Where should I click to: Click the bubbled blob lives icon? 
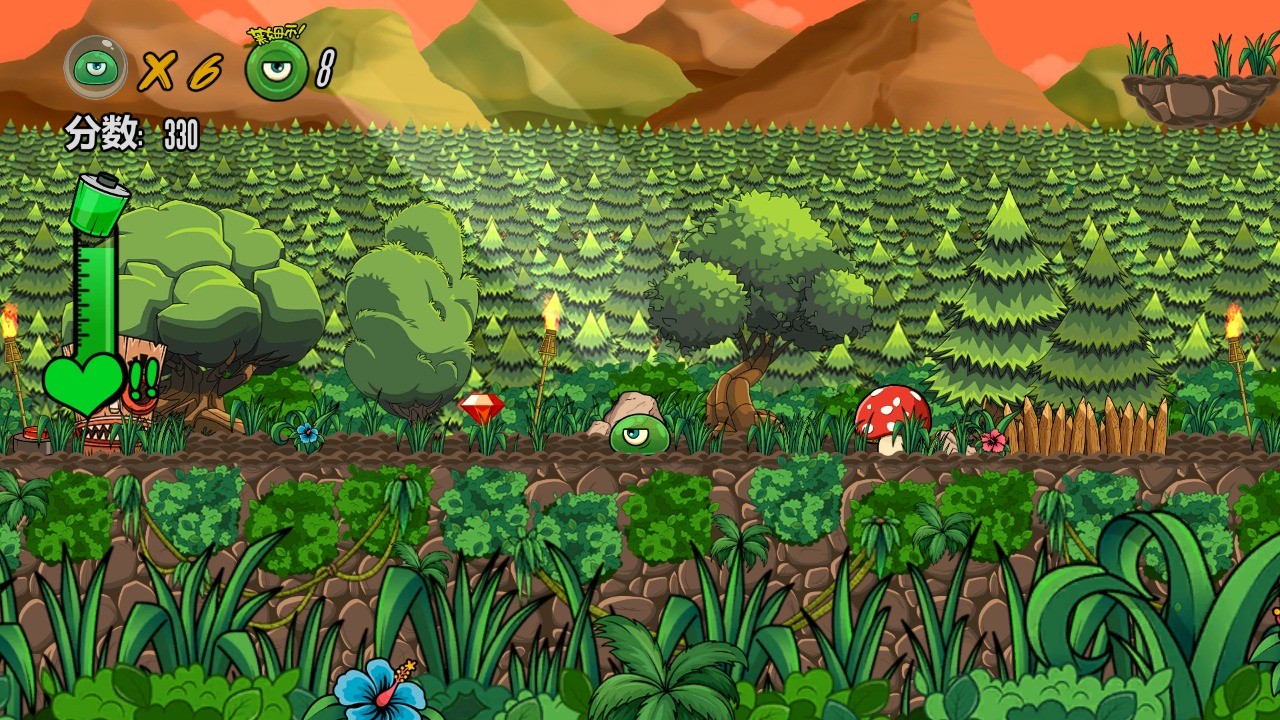(96, 67)
